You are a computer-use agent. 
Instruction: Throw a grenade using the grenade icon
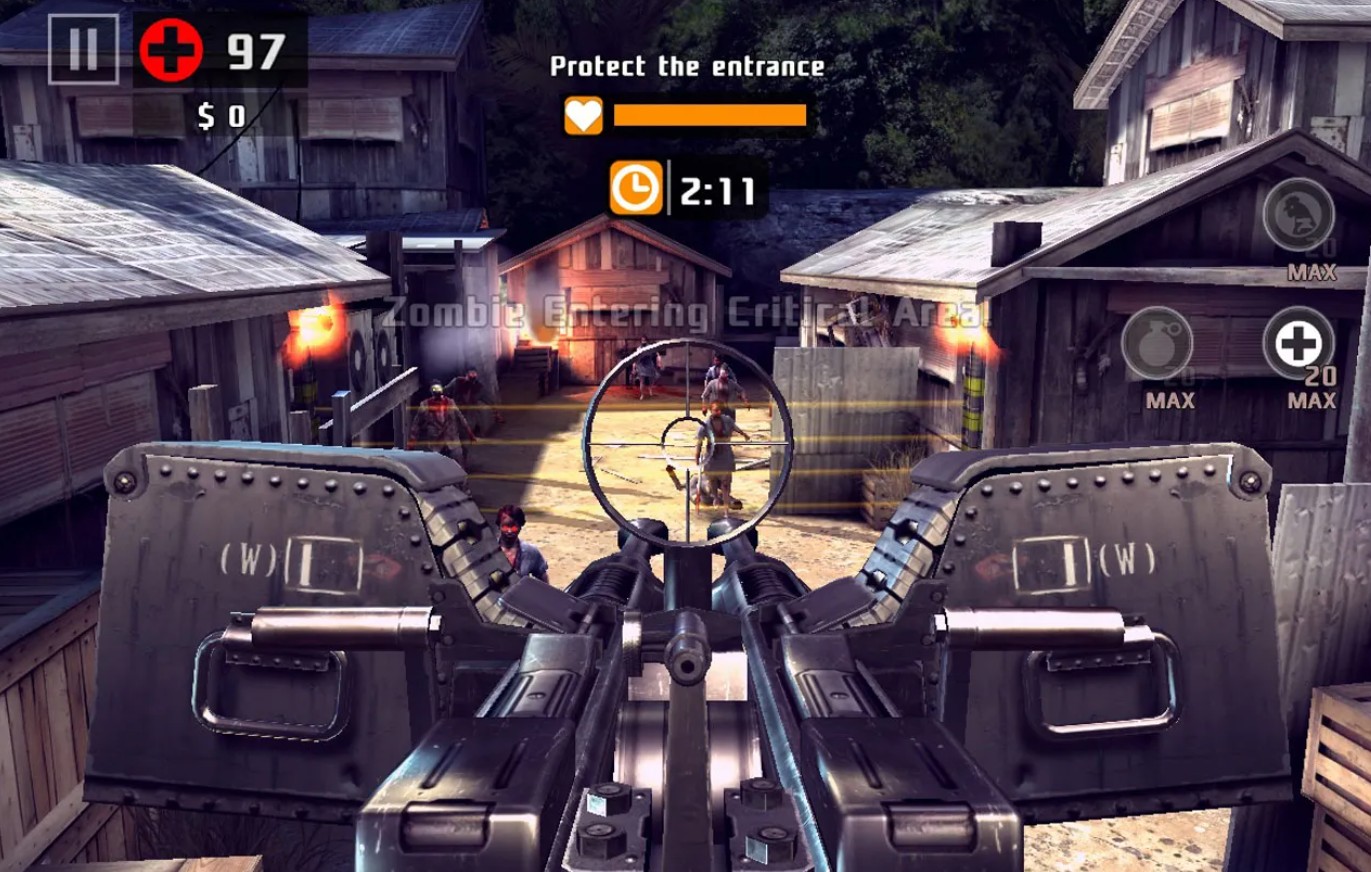click(1156, 343)
